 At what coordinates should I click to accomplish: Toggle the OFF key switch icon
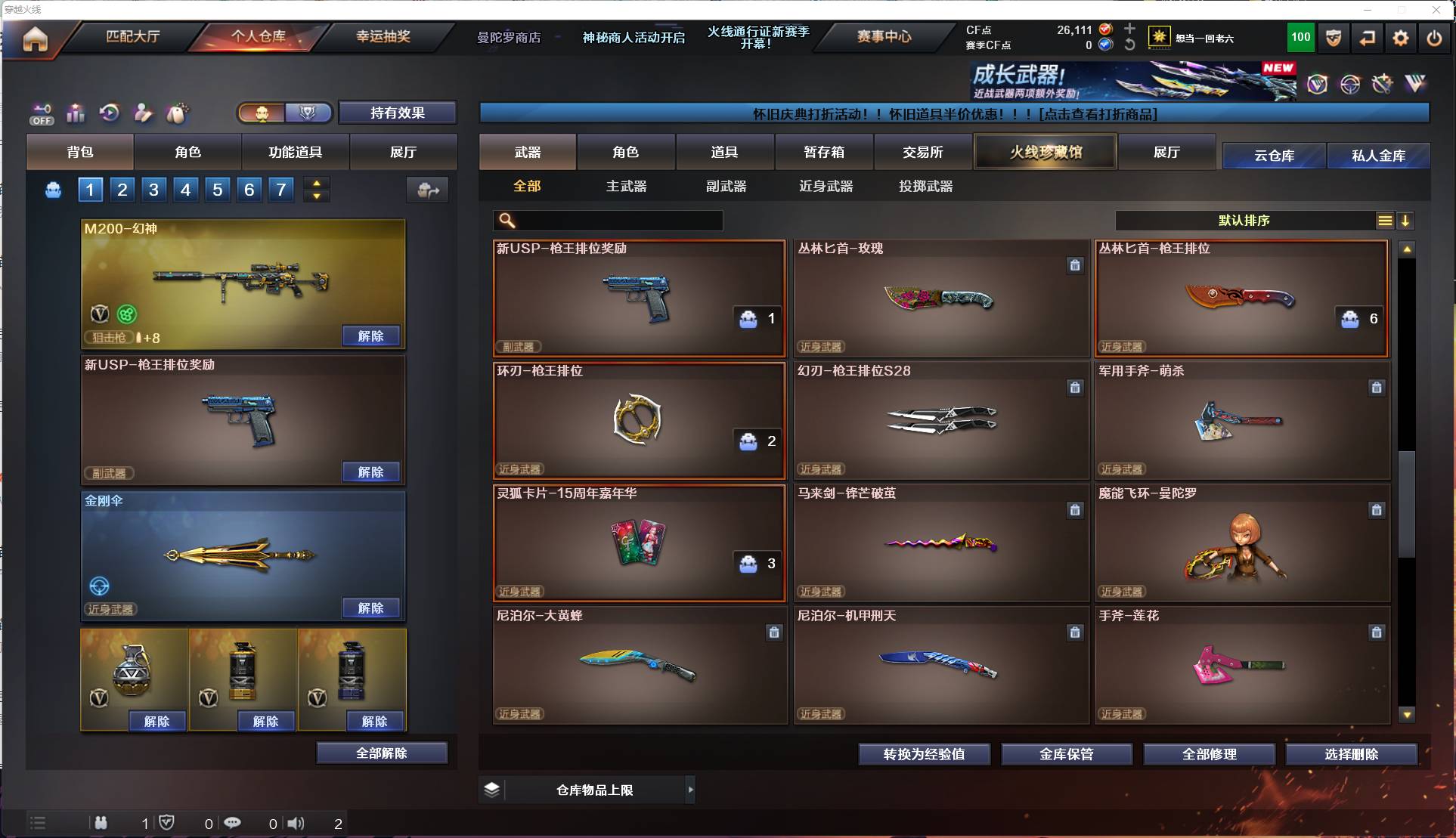click(x=42, y=113)
